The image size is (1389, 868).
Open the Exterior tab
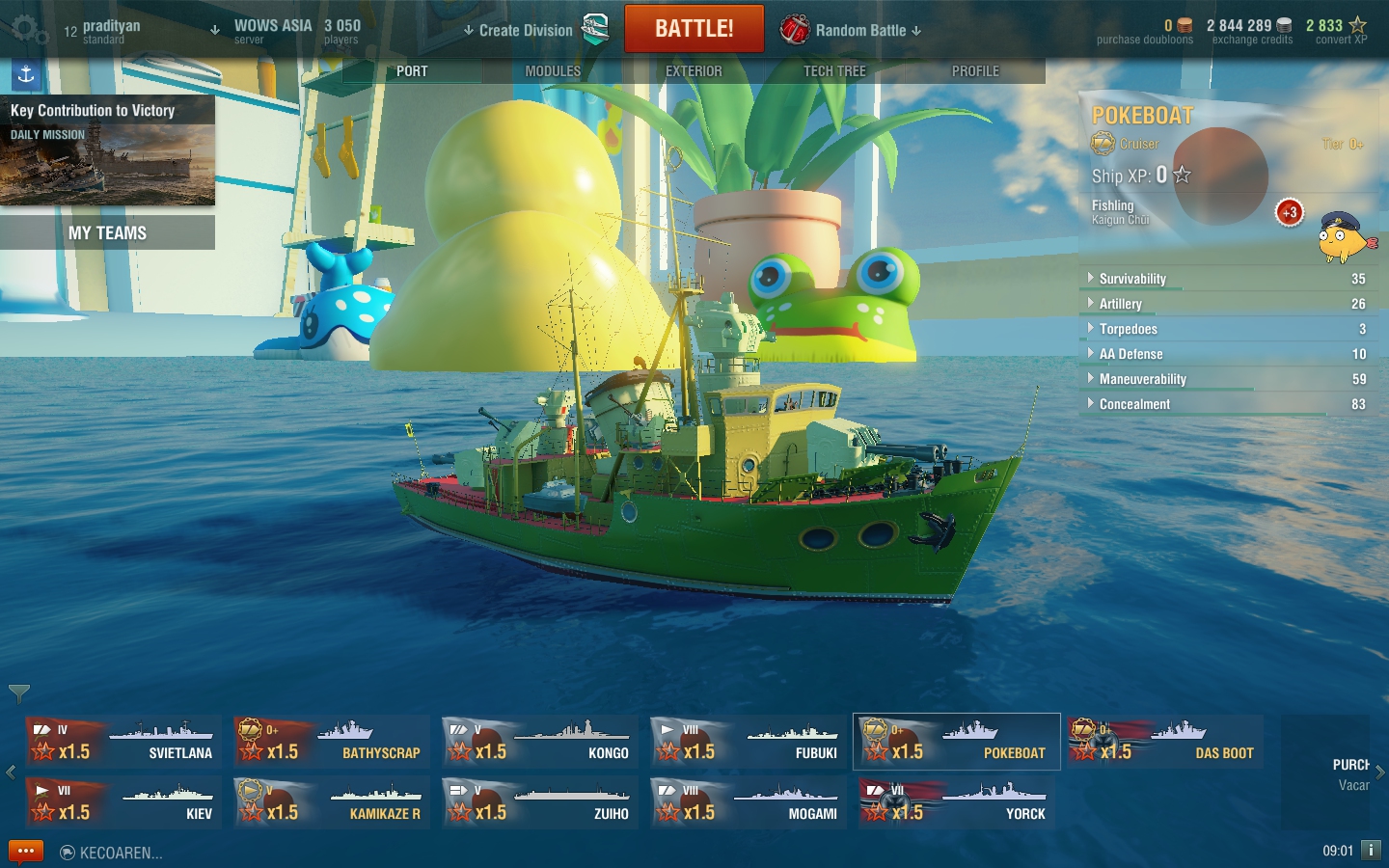694,71
